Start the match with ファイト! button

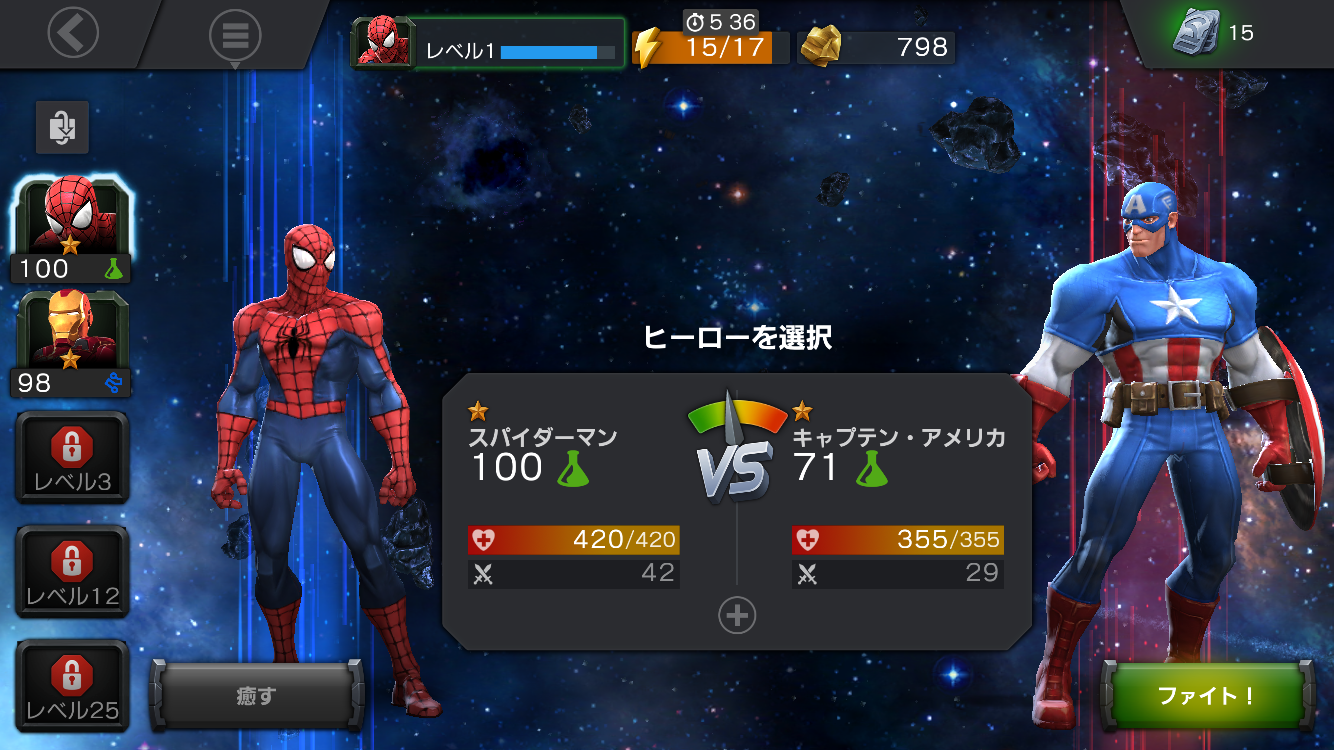click(x=1206, y=696)
